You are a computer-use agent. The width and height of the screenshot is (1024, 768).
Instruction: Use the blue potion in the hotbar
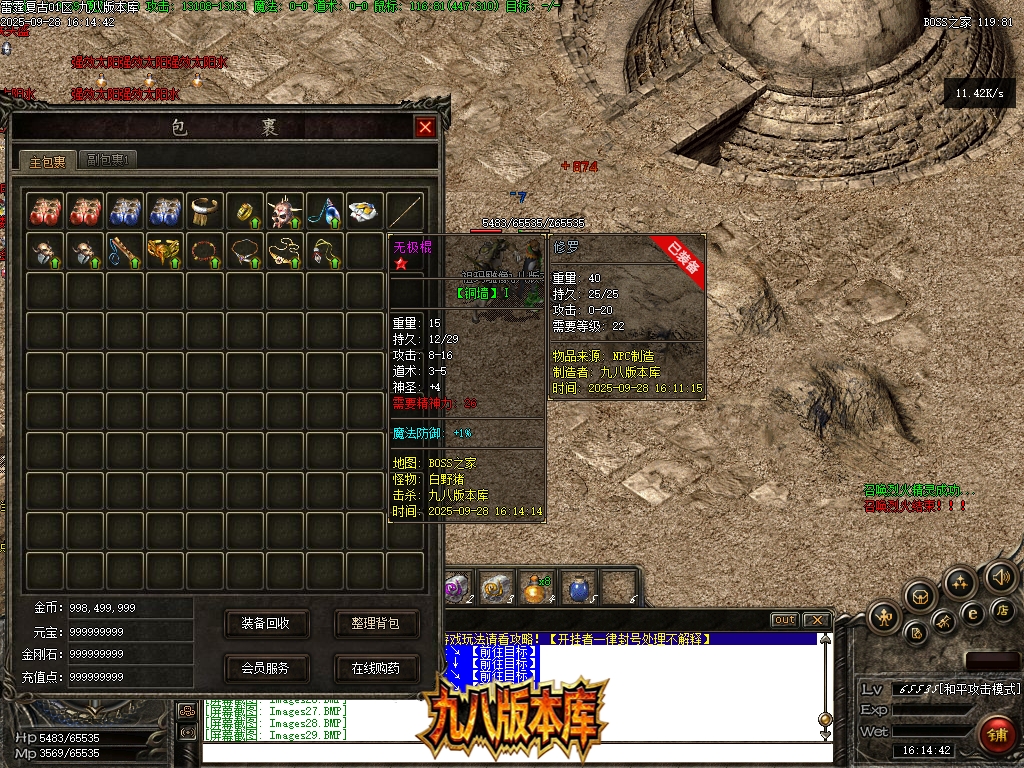[578, 588]
